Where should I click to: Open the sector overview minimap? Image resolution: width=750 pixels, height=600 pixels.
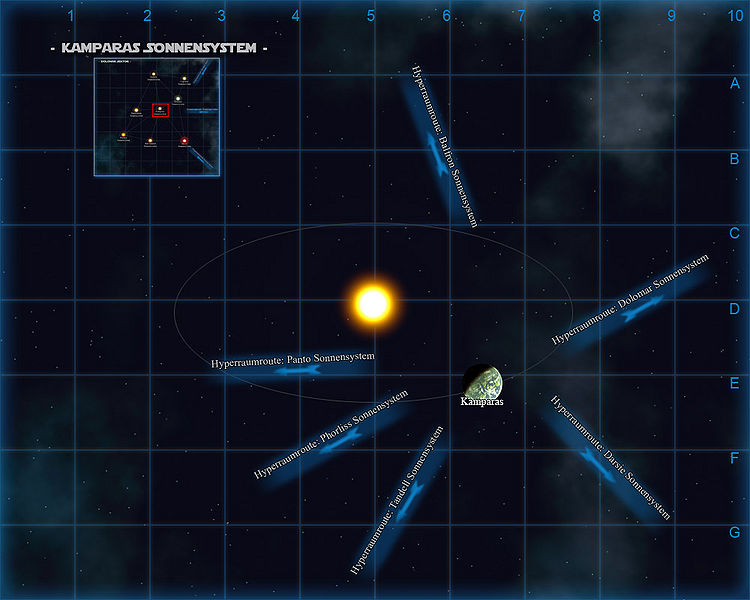(x=155, y=117)
